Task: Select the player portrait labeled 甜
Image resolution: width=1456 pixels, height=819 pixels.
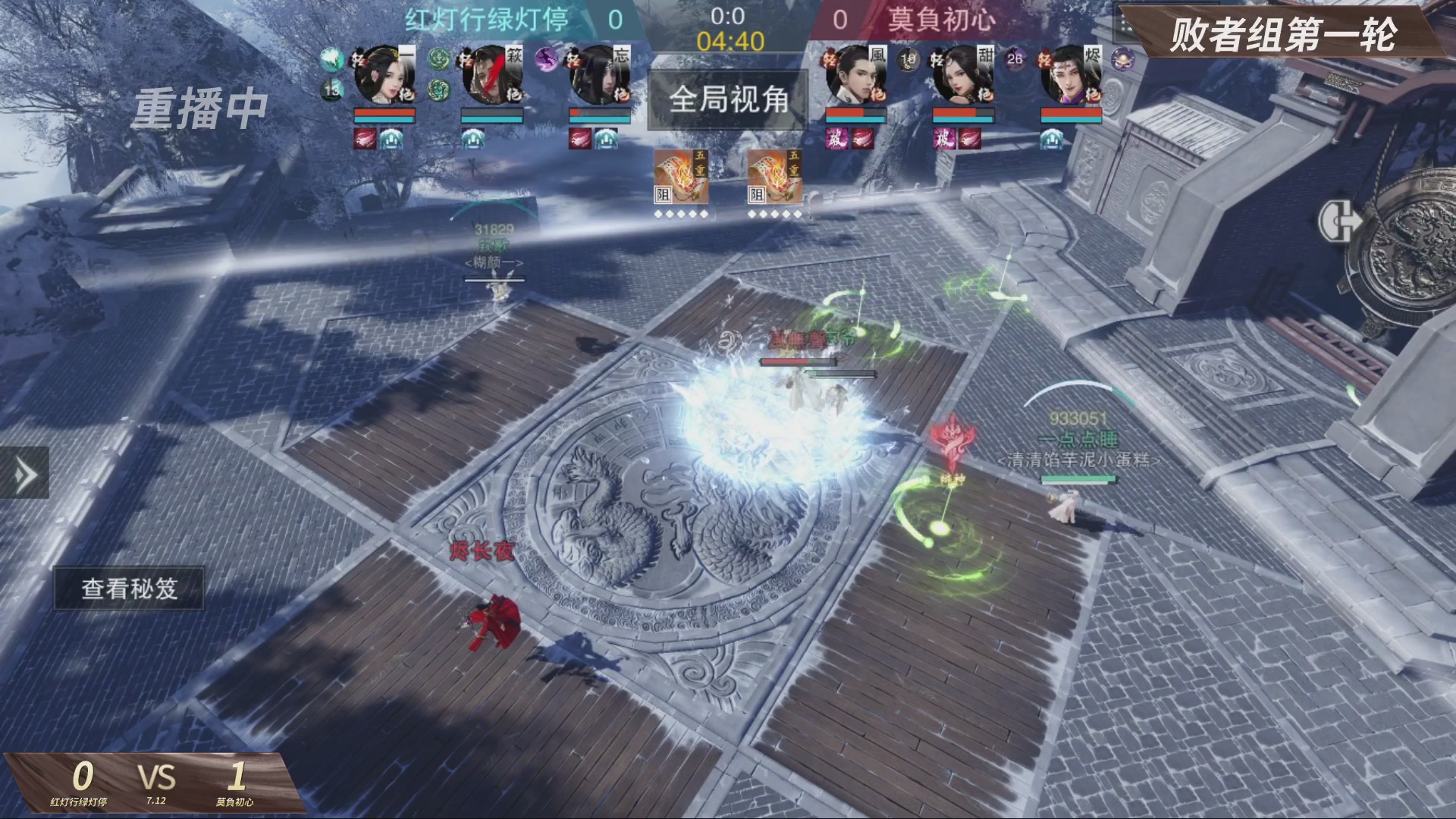Action: click(x=963, y=76)
